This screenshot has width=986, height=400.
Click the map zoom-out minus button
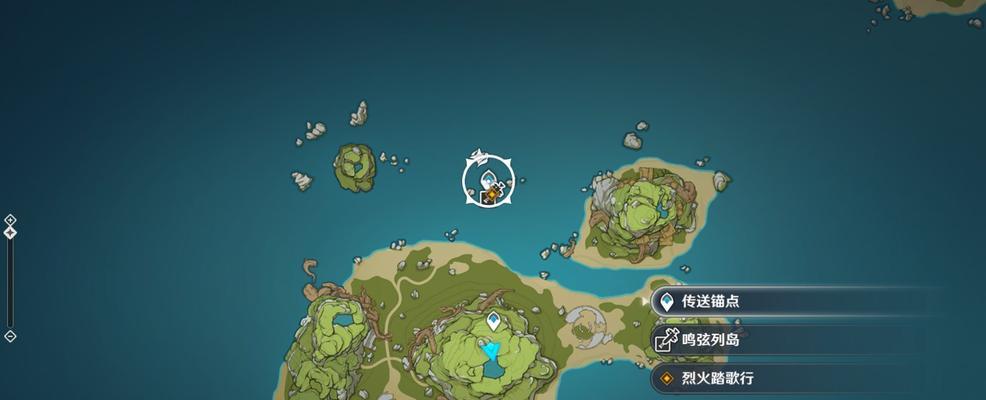pyautogui.click(x=10, y=336)
